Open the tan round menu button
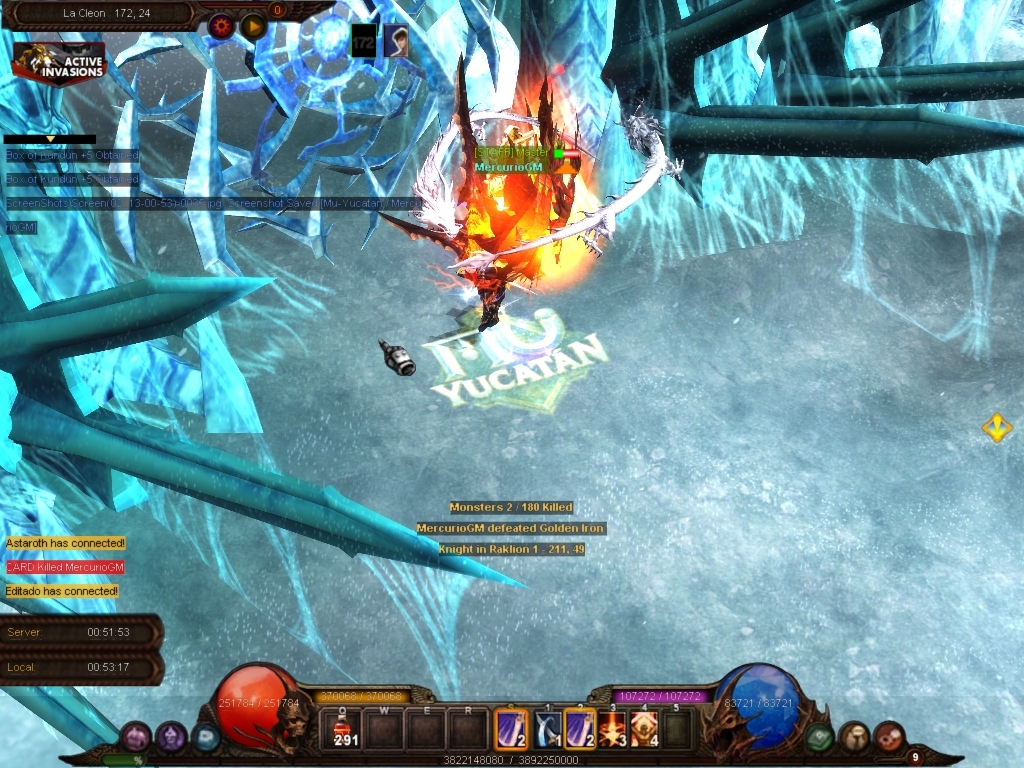 [854, 738]
